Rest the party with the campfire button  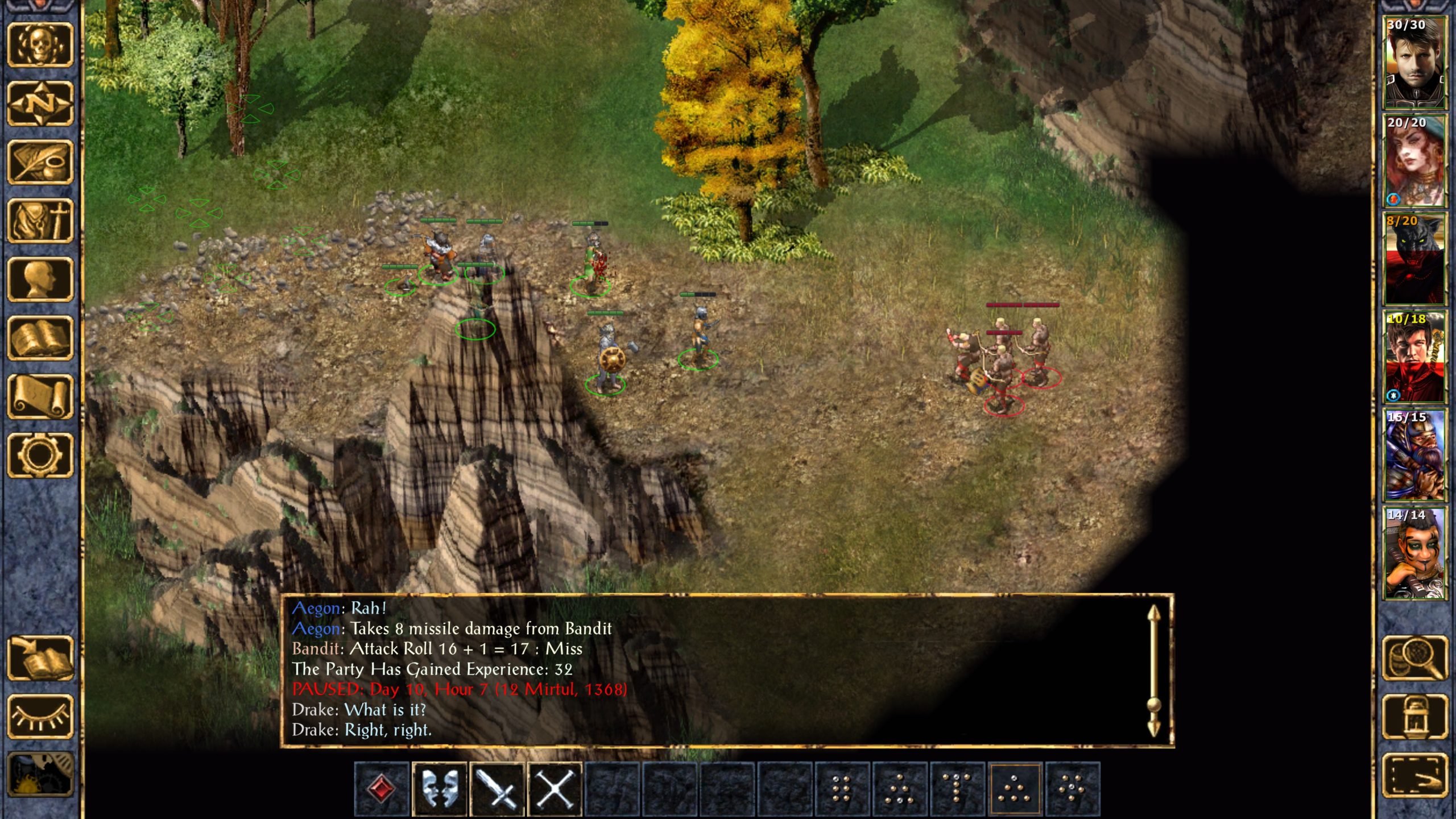[x=40, y=775]
